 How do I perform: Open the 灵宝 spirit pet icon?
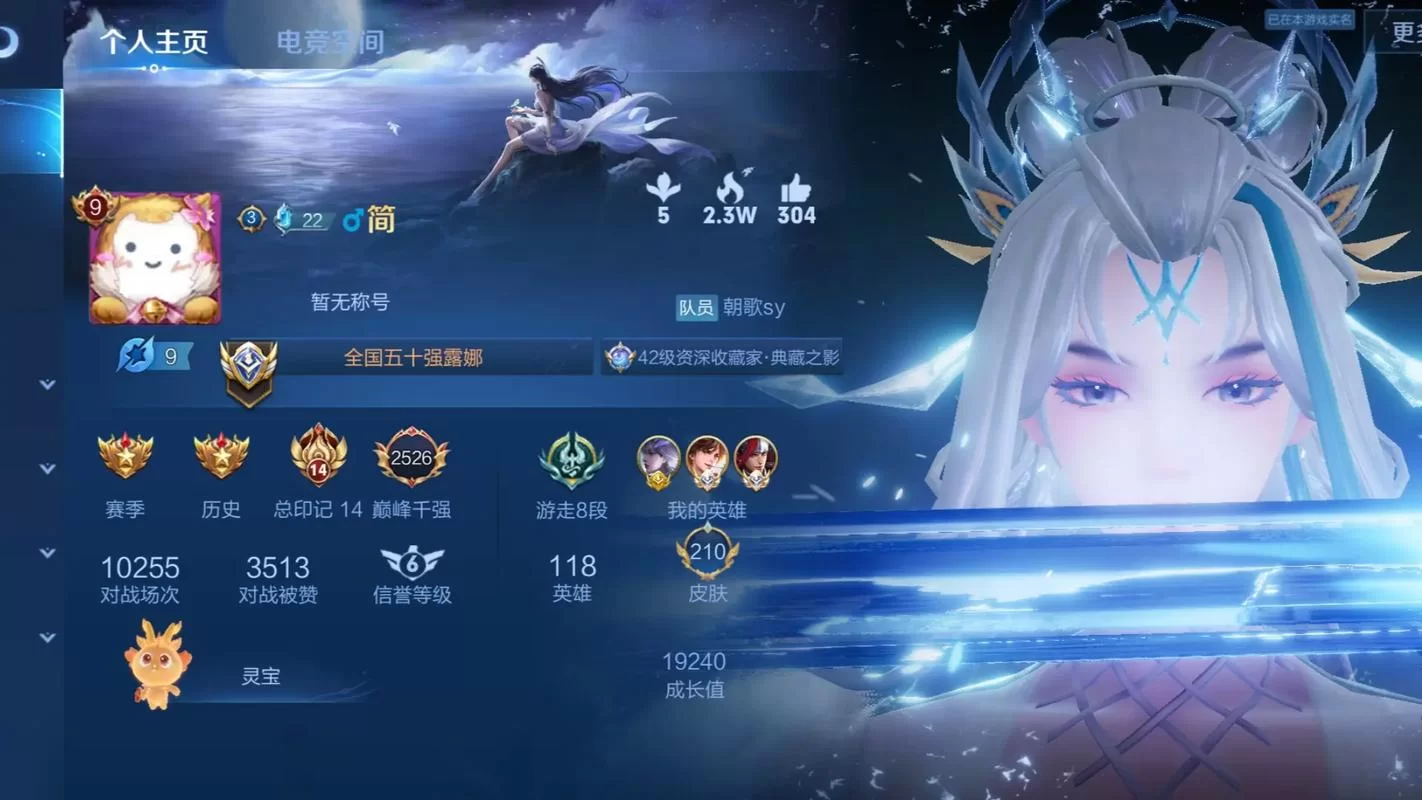[x=155, y=662]
